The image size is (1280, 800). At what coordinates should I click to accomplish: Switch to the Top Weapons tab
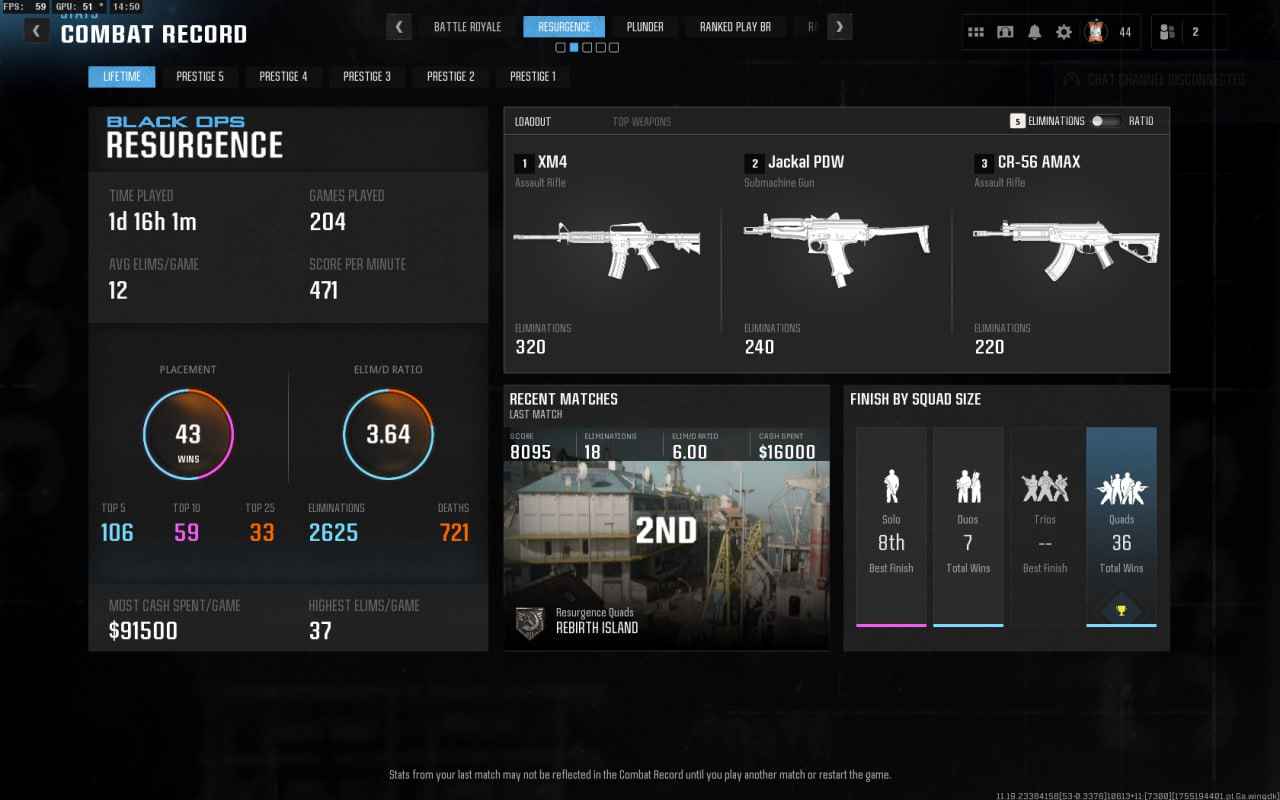pos(641,122)
